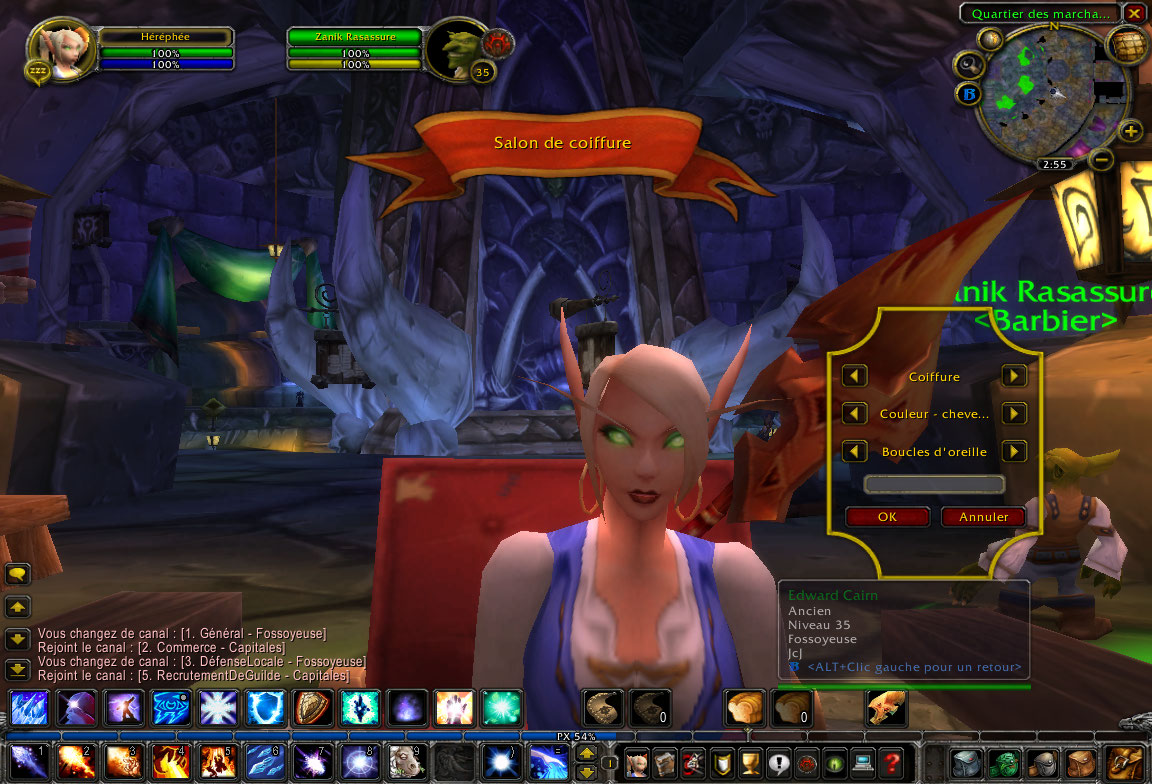
Task: Zoom out the minimap
Action: (x=1101, y=158)
